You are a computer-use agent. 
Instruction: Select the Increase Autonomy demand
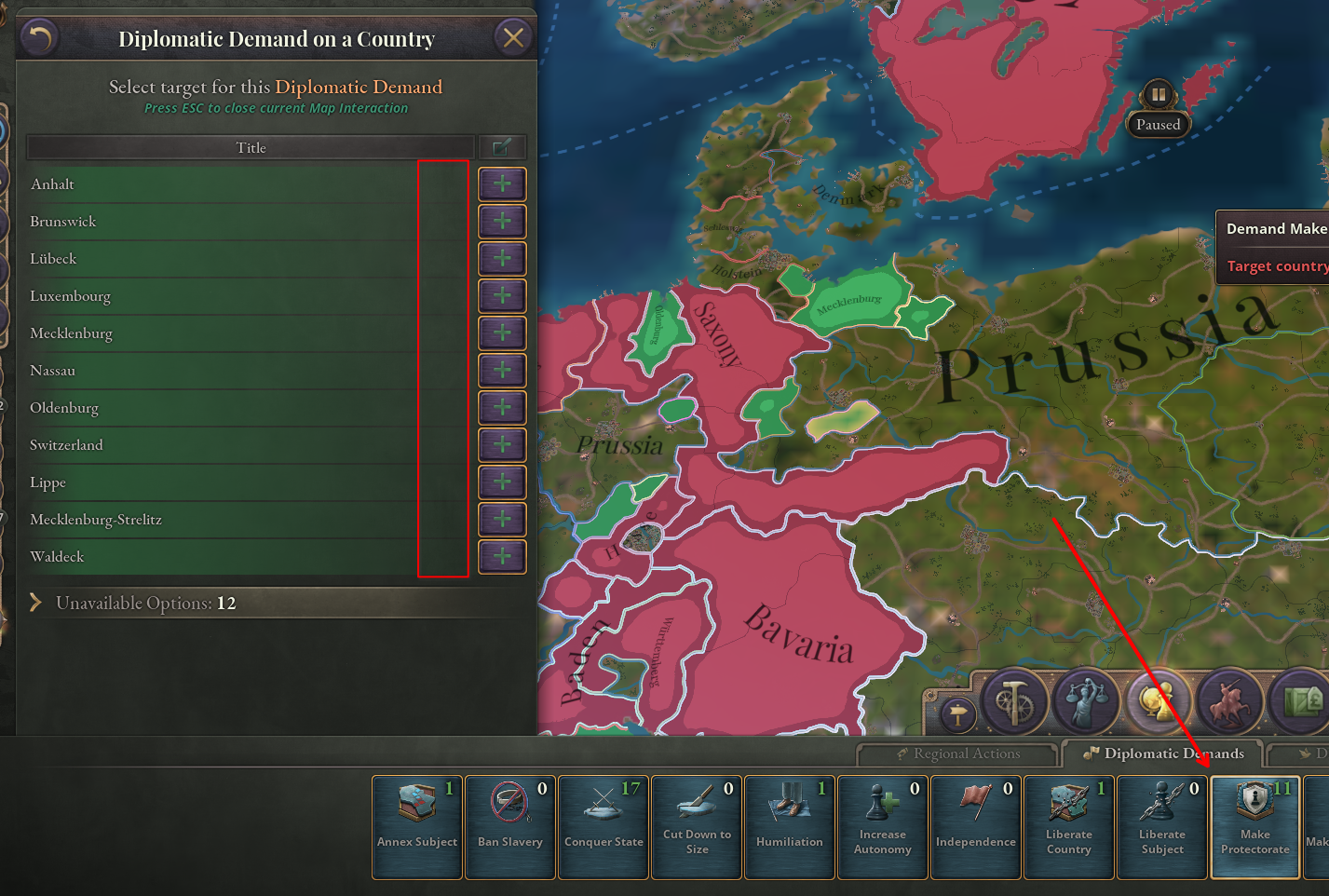(x=882, y=825)
